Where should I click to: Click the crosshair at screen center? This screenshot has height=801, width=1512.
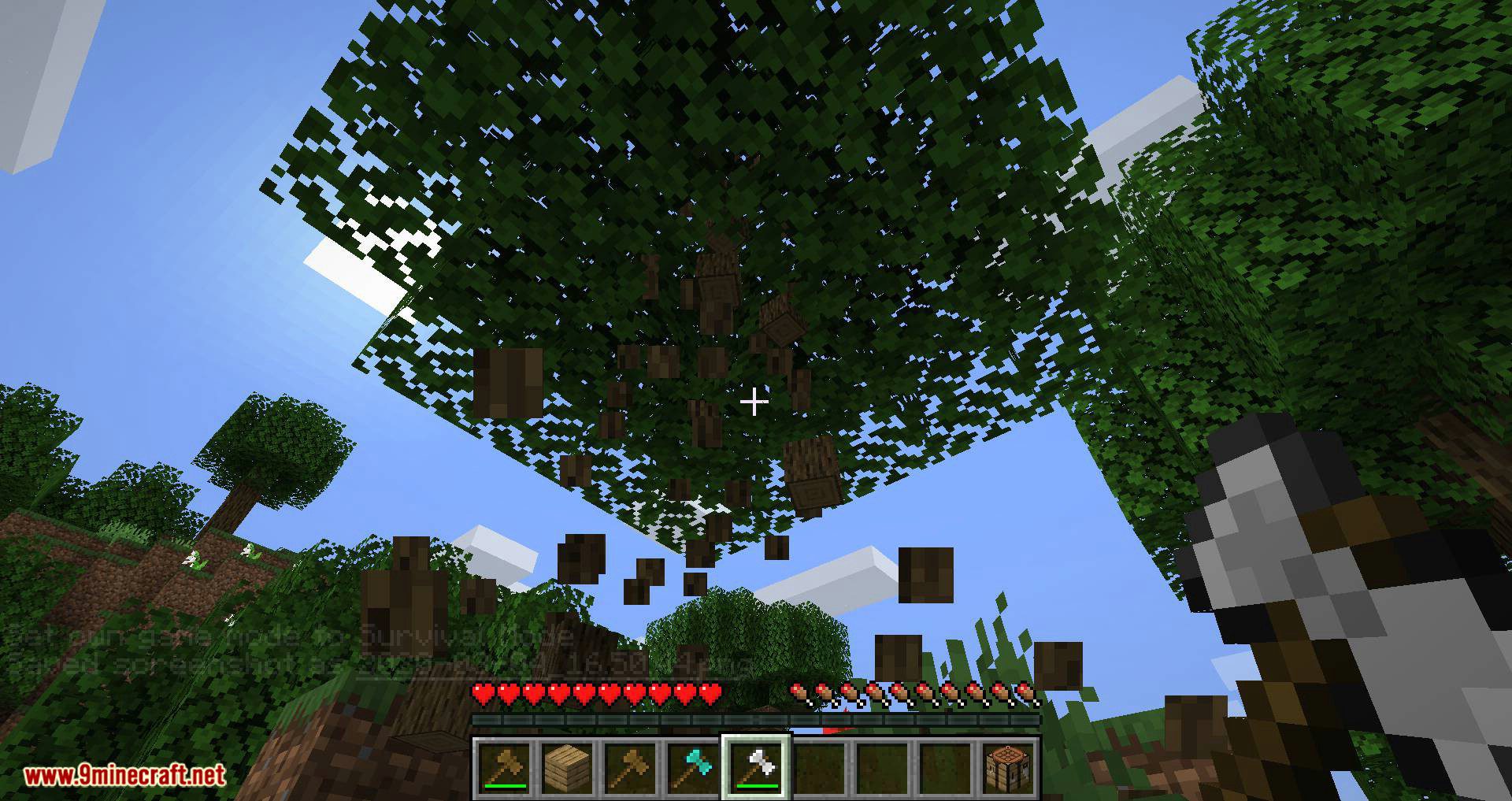(x=754, y=402)
